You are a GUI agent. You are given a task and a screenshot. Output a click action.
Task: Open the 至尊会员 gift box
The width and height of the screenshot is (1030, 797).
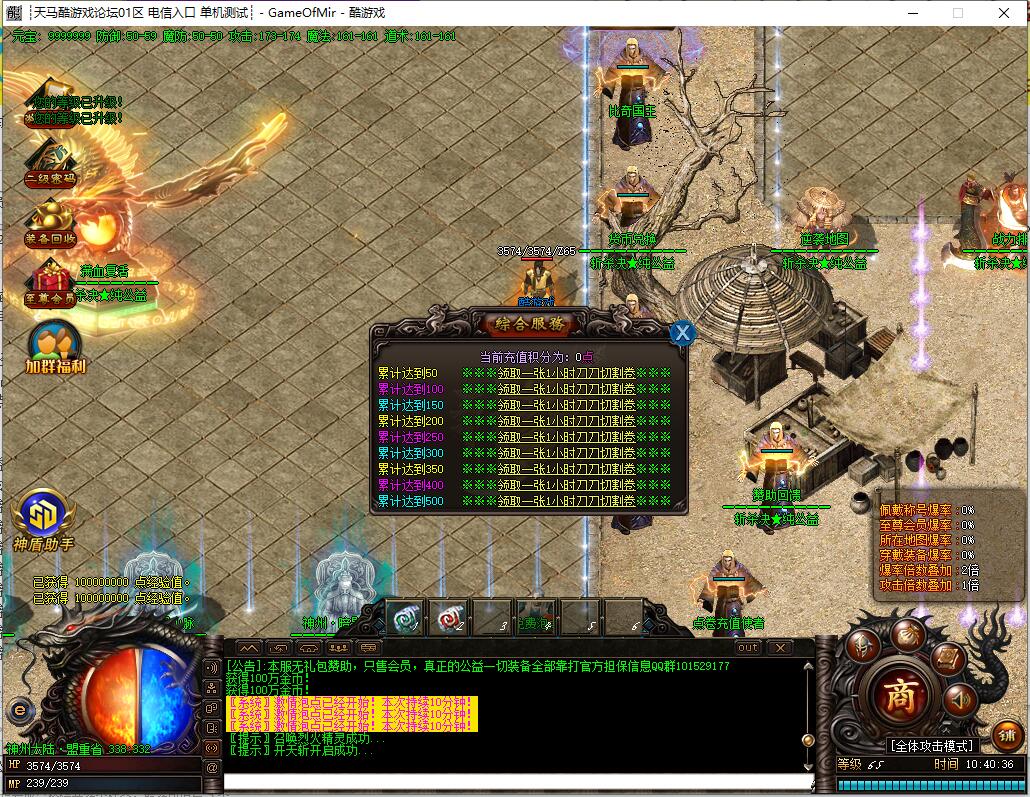(50, 283)
